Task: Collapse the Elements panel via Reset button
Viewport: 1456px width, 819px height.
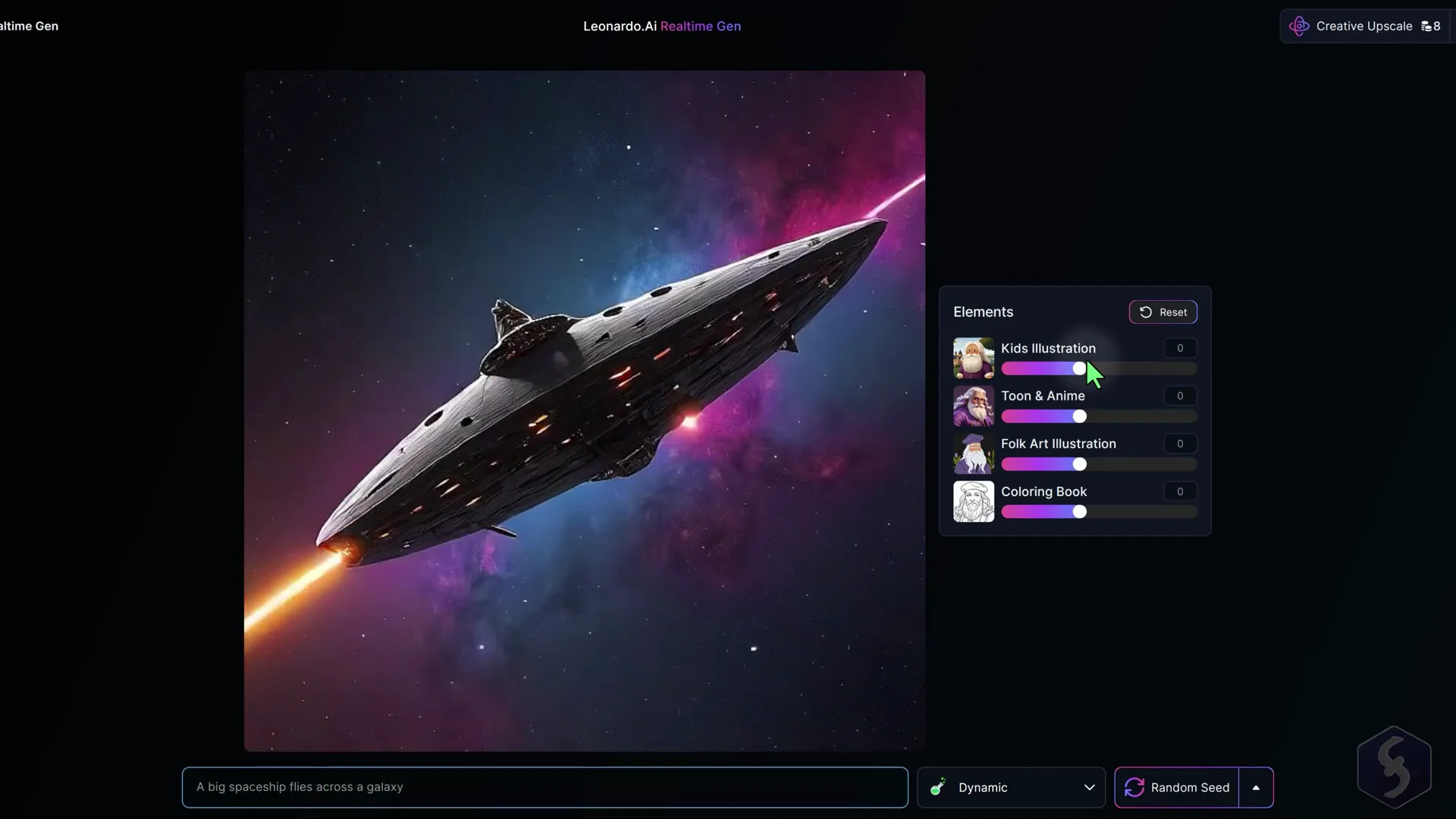Action: coord(1163,312)
